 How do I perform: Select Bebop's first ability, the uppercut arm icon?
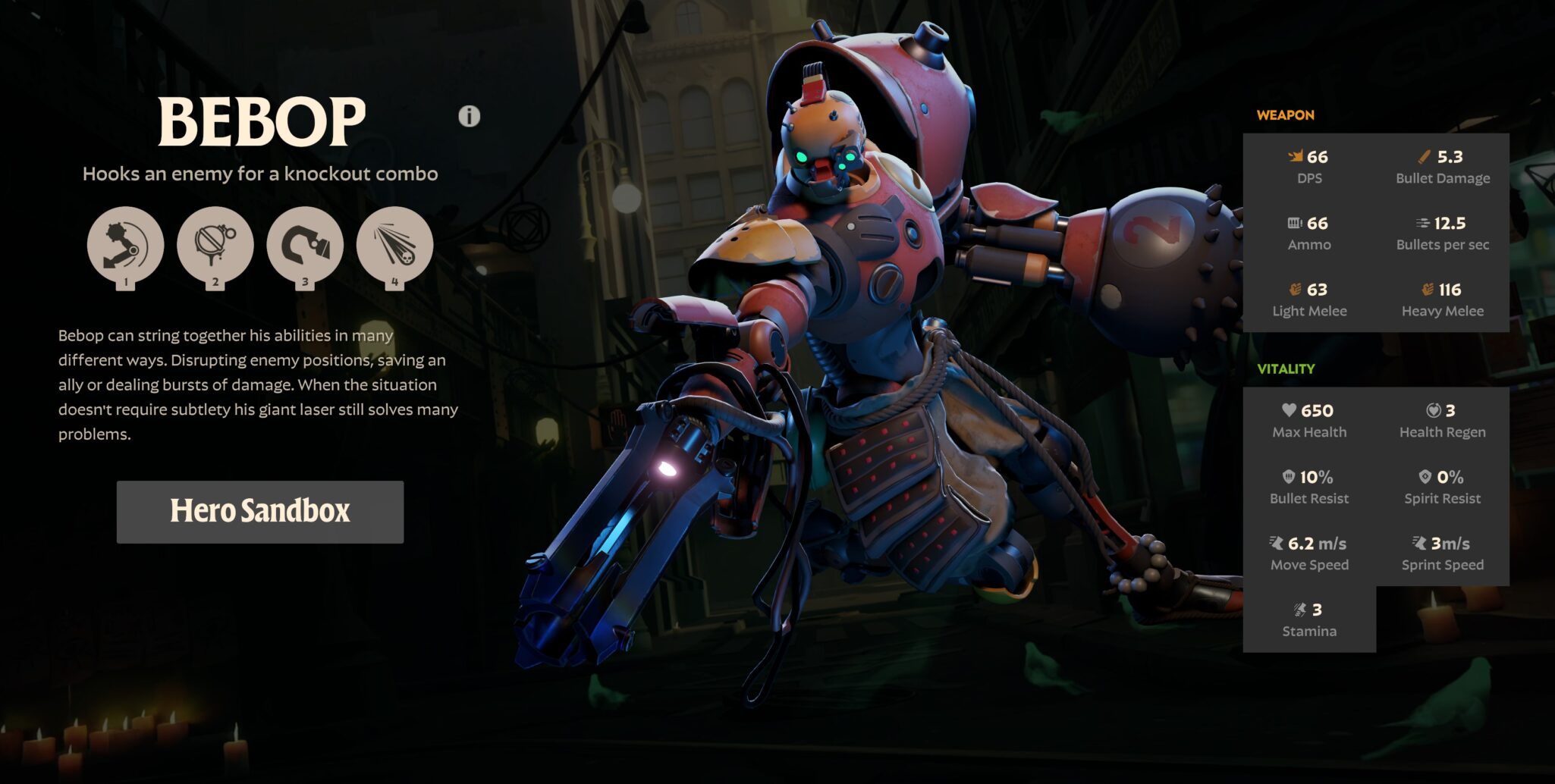[x=125, y=245]
